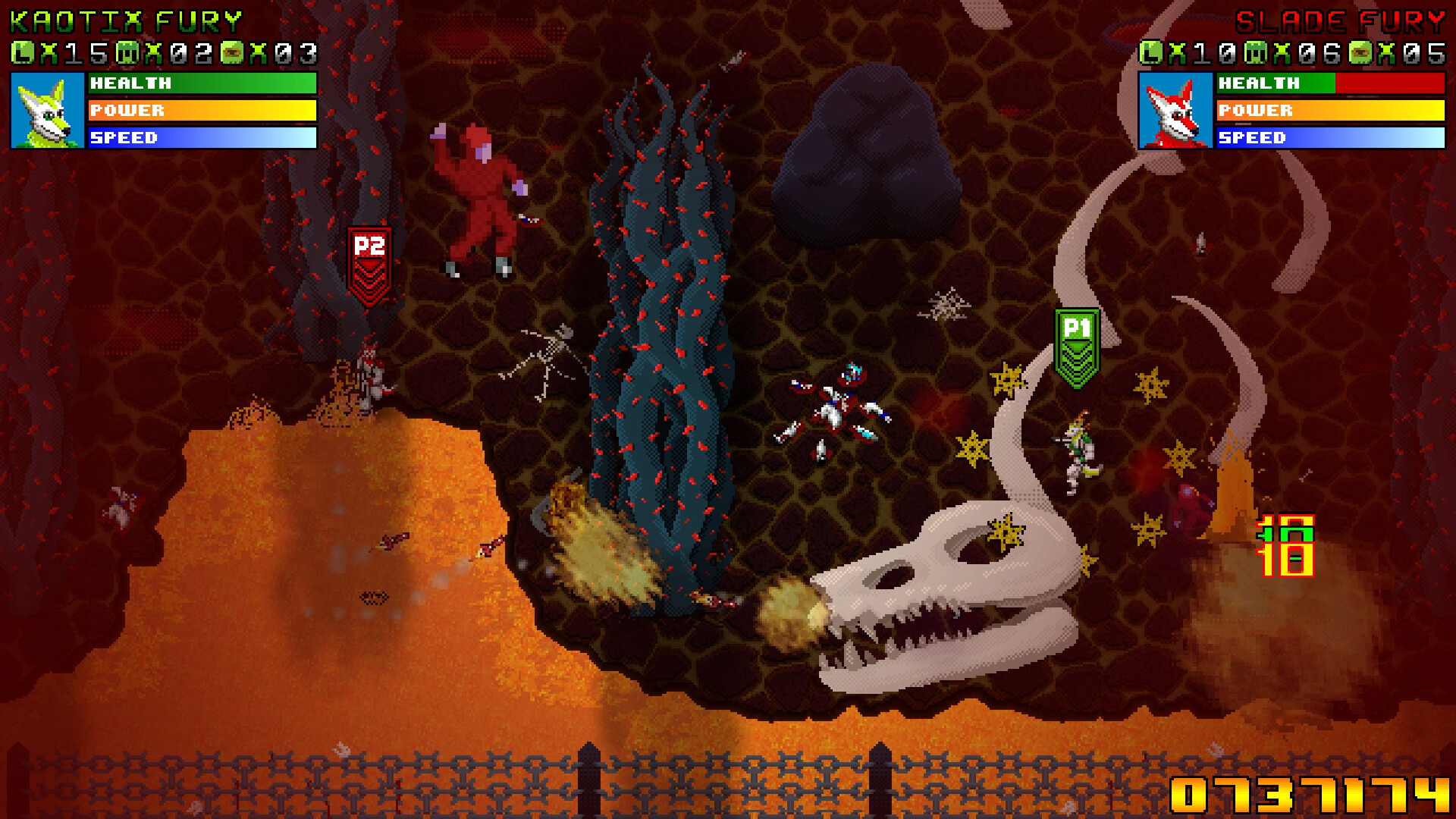The height and width of the screenshot is (819, 1456).
Task: Select Slade Fury's green W counter icon
Action: point(1256,52)
